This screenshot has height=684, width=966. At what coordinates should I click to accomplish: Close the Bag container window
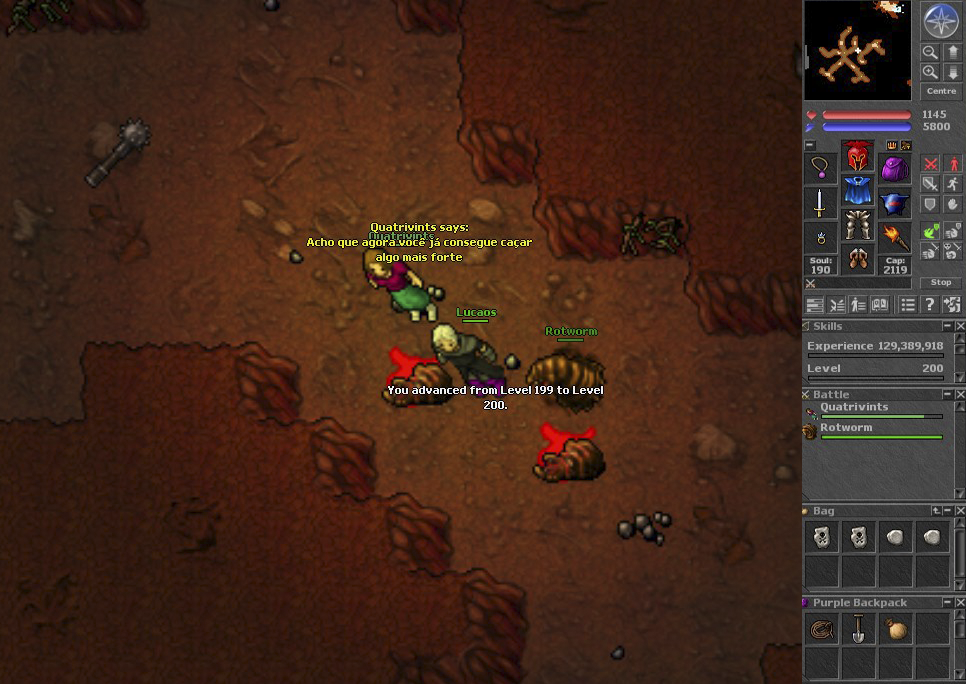point(960,511)
